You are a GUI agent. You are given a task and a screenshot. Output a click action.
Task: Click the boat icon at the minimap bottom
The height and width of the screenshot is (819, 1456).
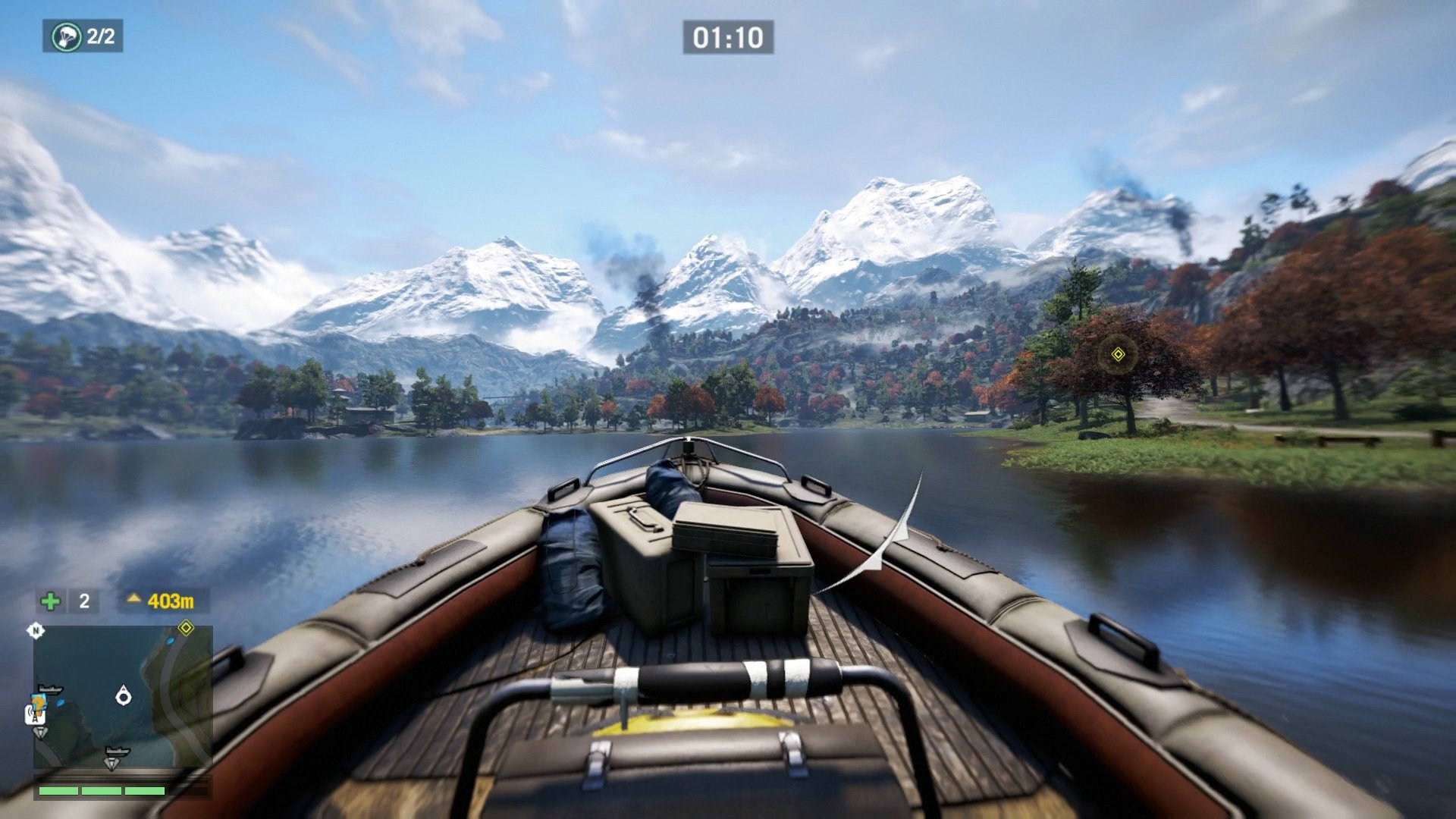click(x=118, y=751)
